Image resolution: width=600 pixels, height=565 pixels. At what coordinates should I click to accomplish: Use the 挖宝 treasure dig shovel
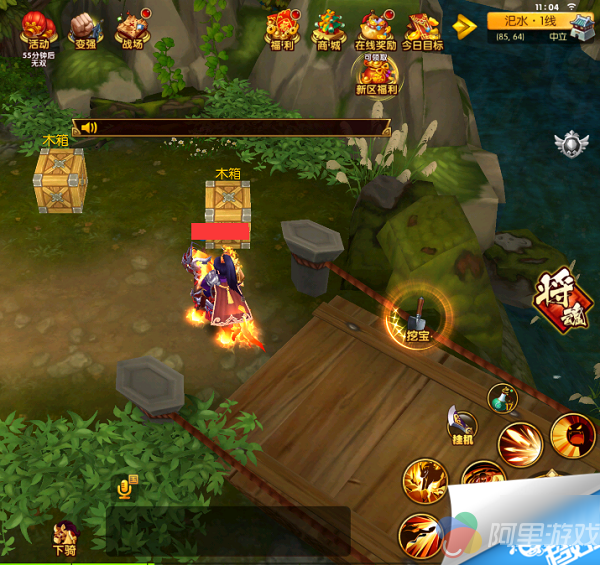click(x=420, y=318)
